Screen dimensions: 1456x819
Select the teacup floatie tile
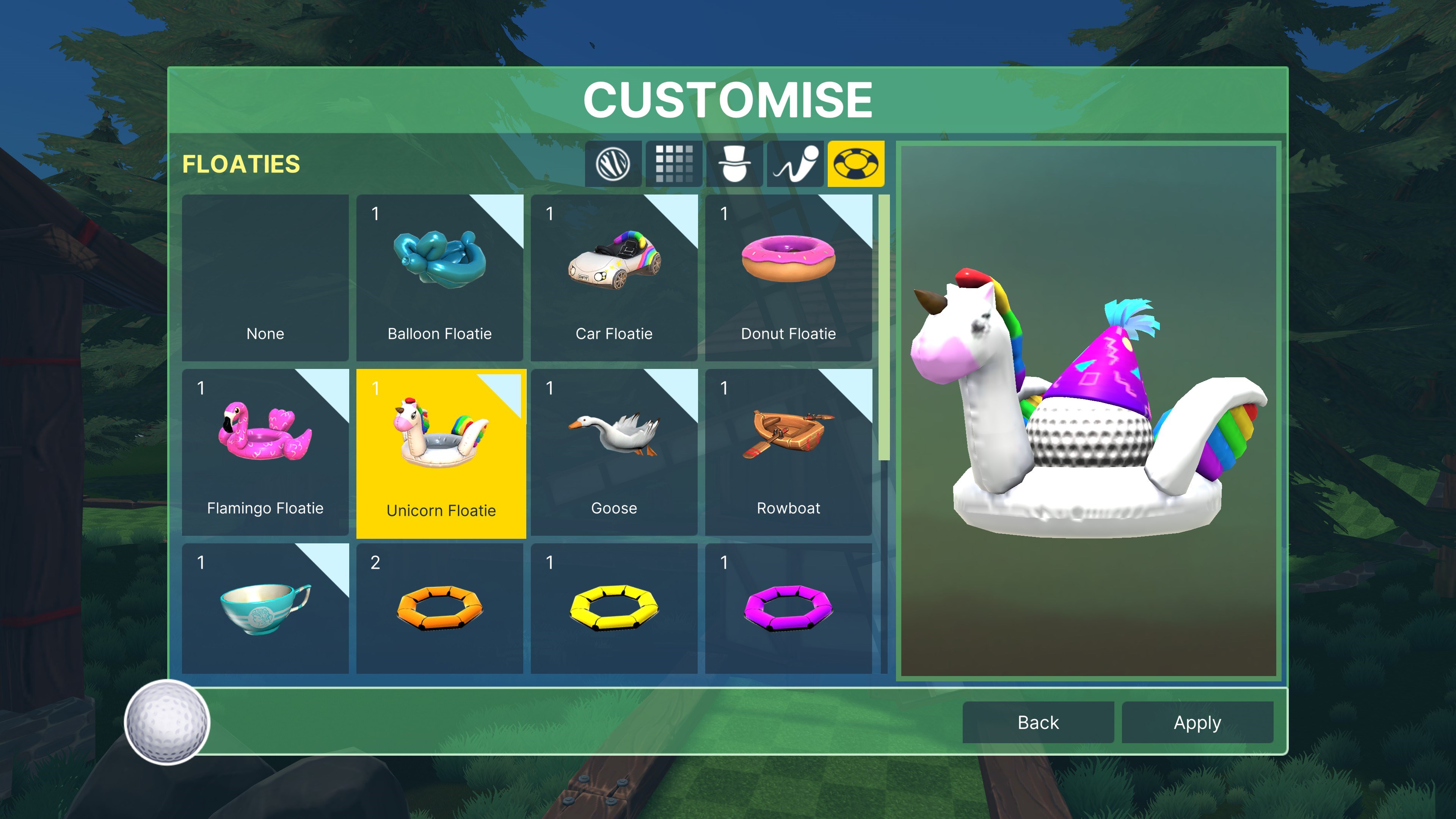(x=265, y=608)
